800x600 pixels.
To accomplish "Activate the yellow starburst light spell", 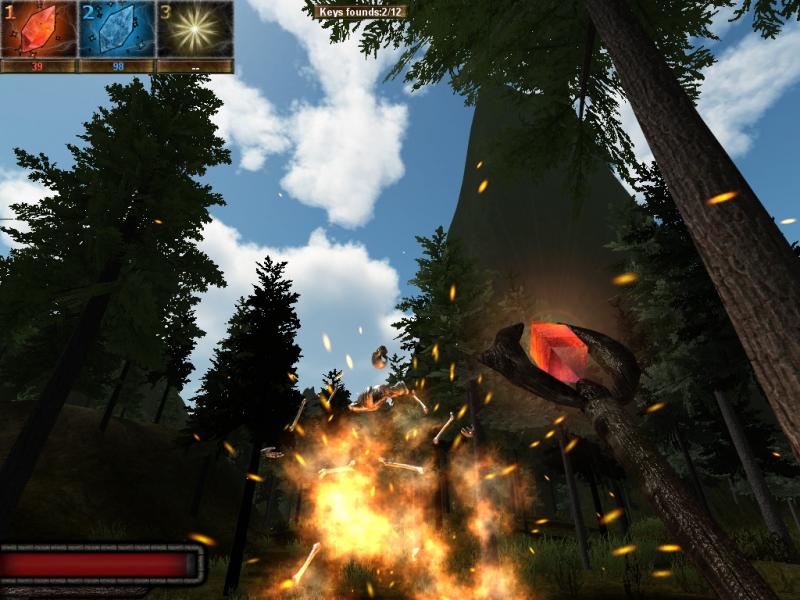I will [195, 29].
